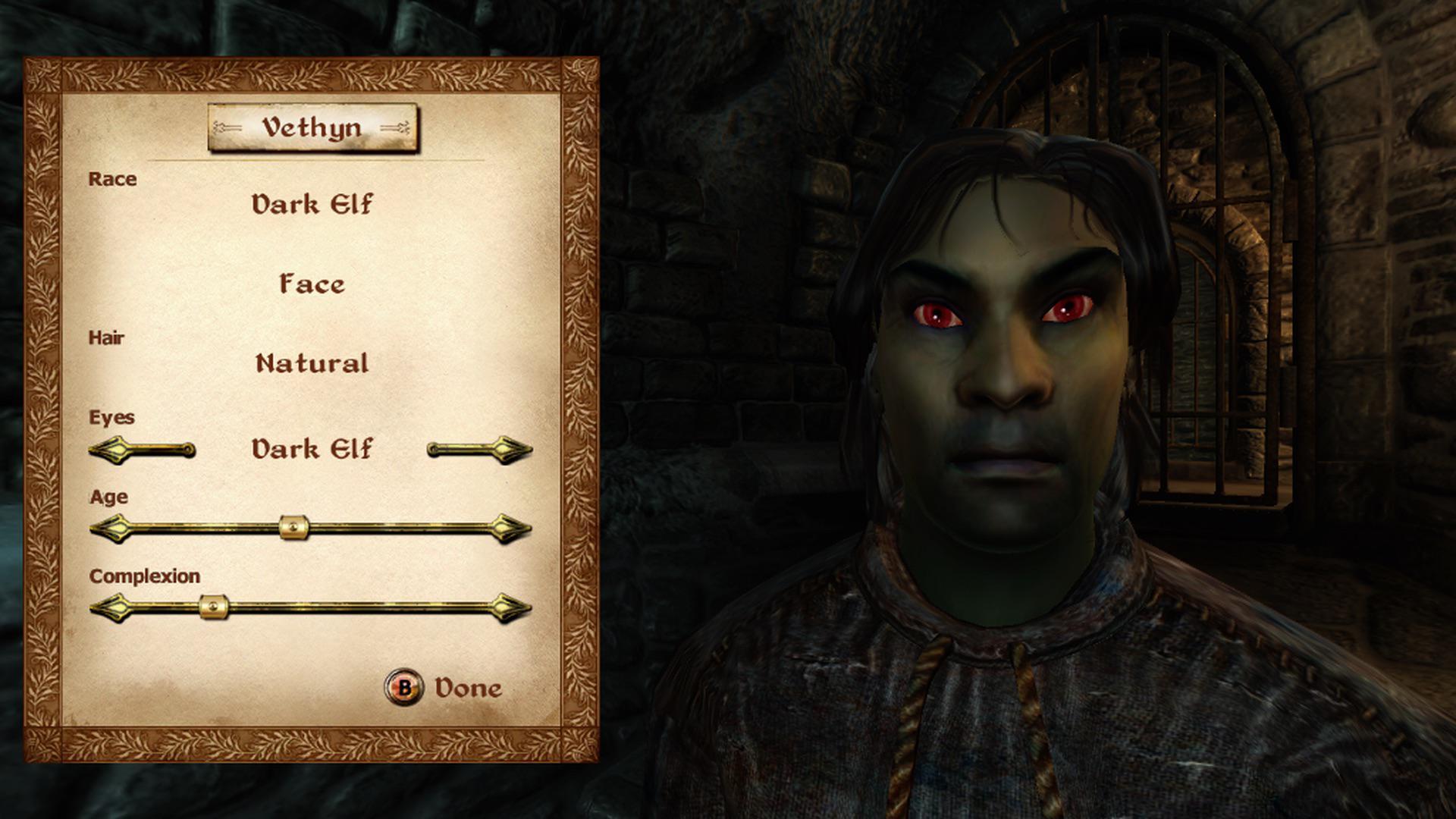Click the right arrow for Eyes selection
Image resolution: width=1456 pixels, height=819 pixels.
click(x=507, y=449)
